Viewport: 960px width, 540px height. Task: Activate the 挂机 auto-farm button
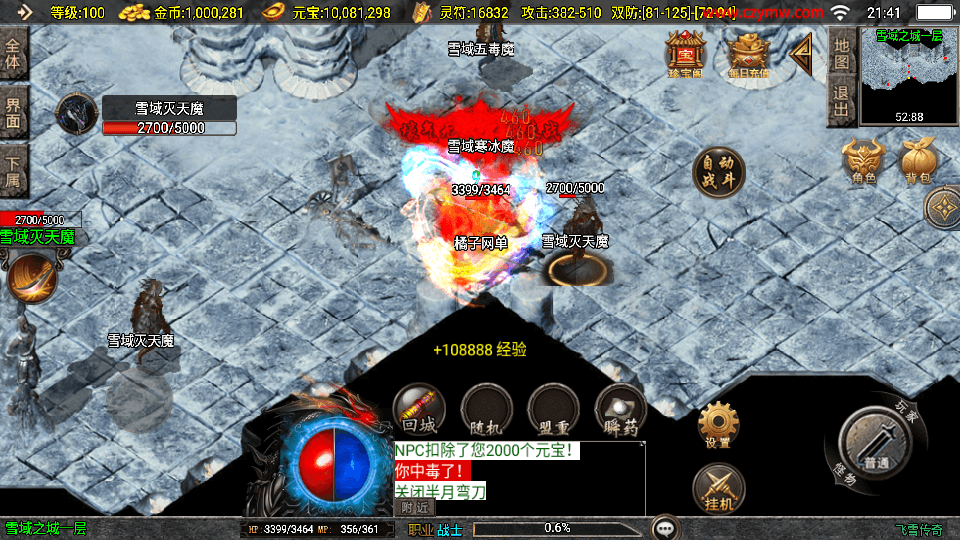tap(718, 490)
